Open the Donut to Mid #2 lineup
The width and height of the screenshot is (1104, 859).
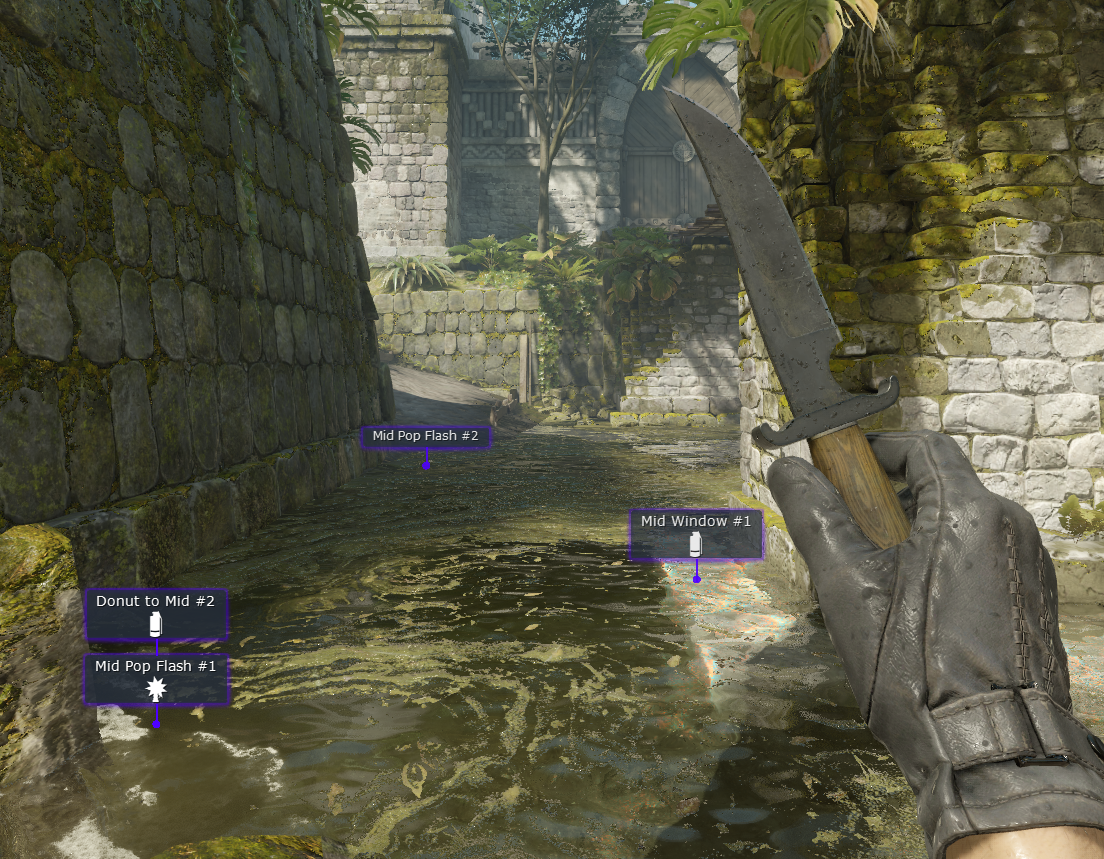tap(155, 613)
